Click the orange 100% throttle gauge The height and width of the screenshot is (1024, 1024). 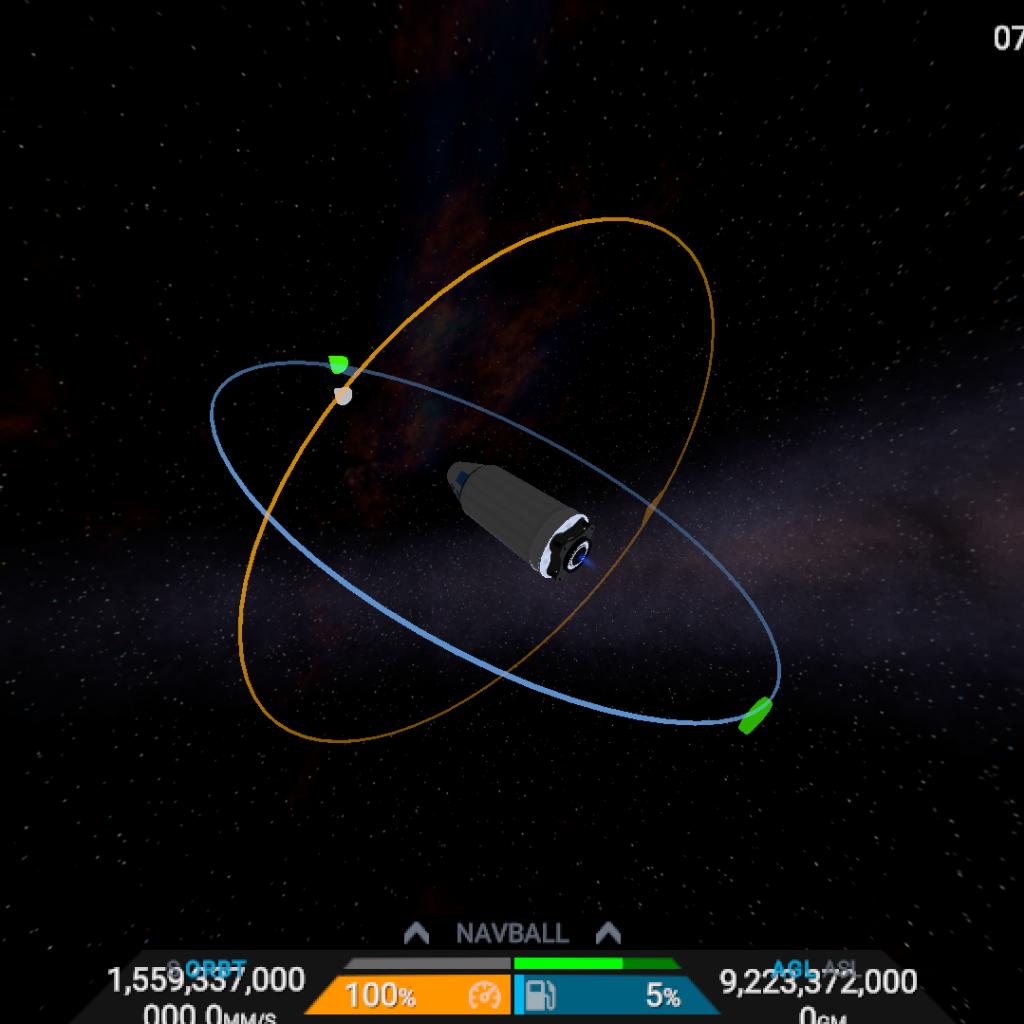(410, 996)
